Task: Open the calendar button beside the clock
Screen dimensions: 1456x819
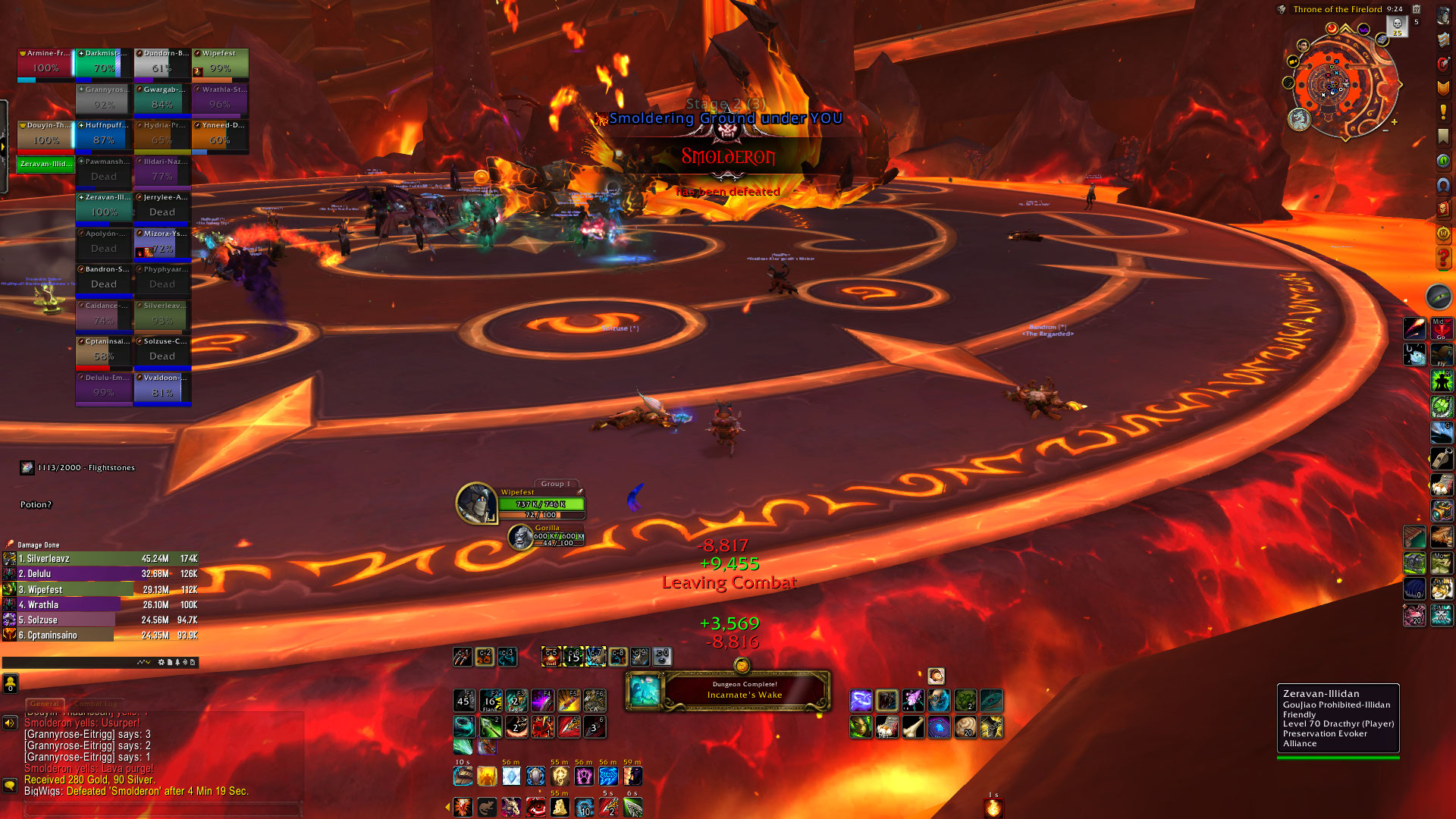Action: (x=1416, y=9)
